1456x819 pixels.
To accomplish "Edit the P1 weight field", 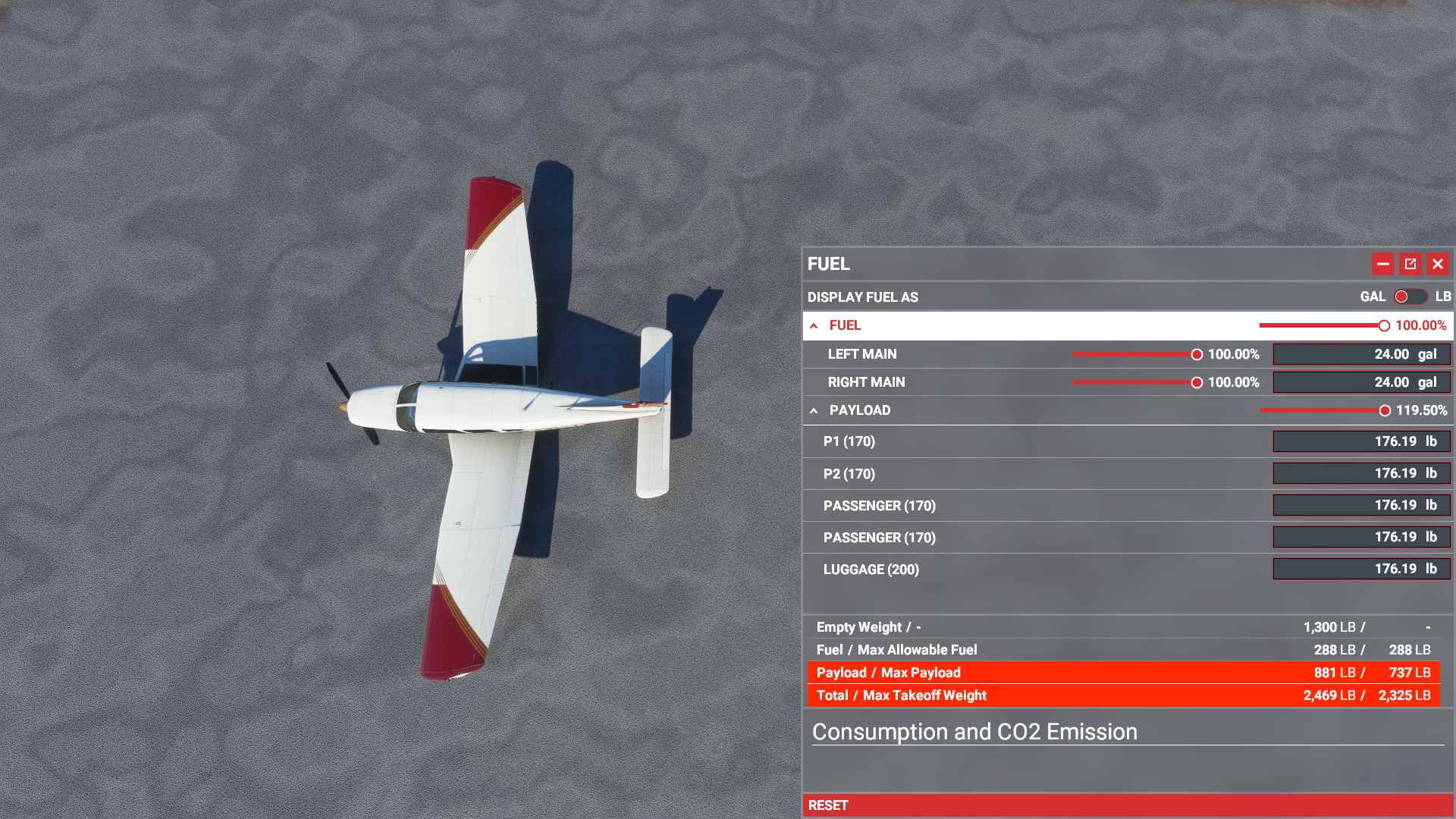I will 1360,441.
